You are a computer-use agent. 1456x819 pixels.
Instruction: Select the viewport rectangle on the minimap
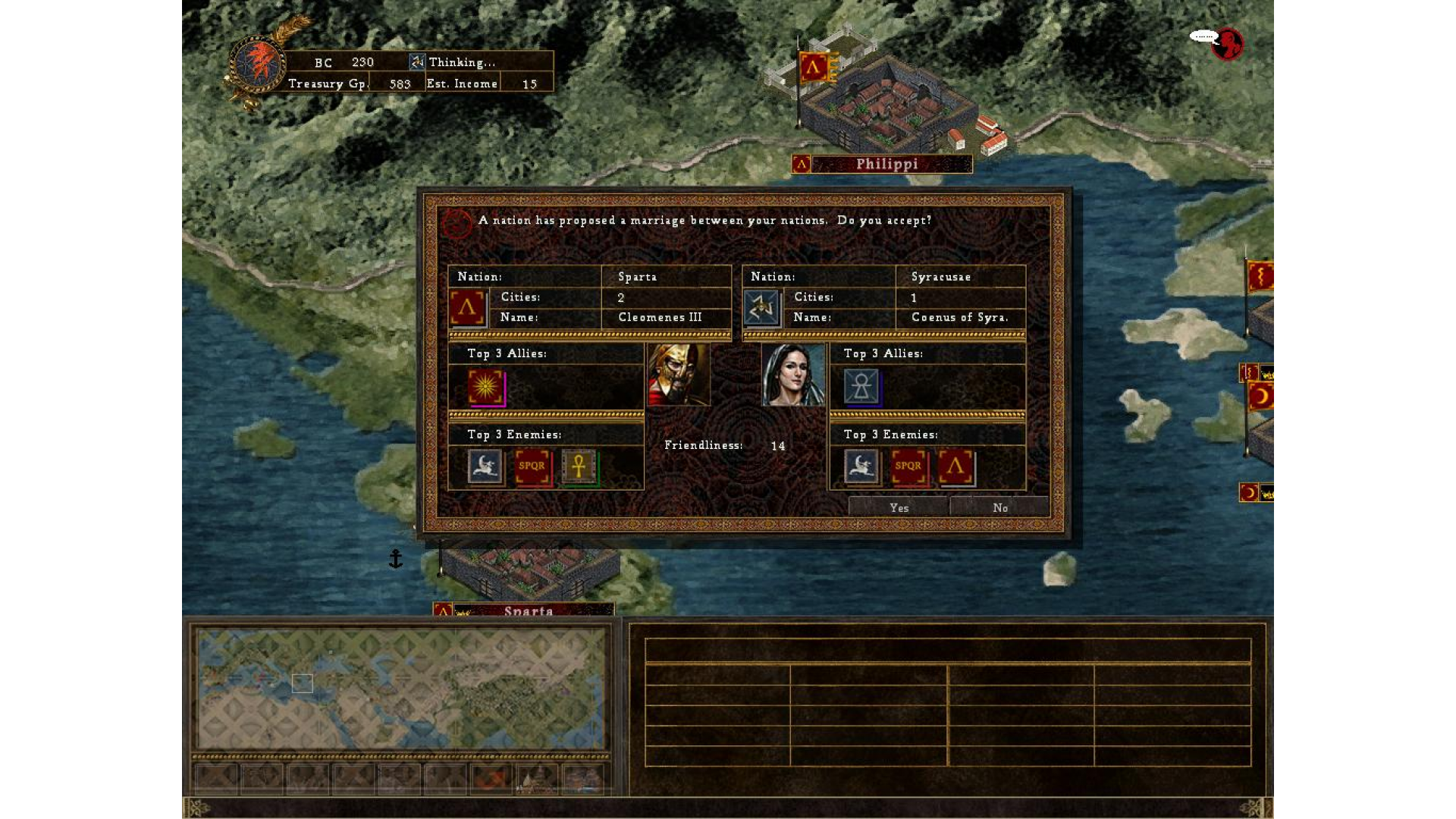301,683
